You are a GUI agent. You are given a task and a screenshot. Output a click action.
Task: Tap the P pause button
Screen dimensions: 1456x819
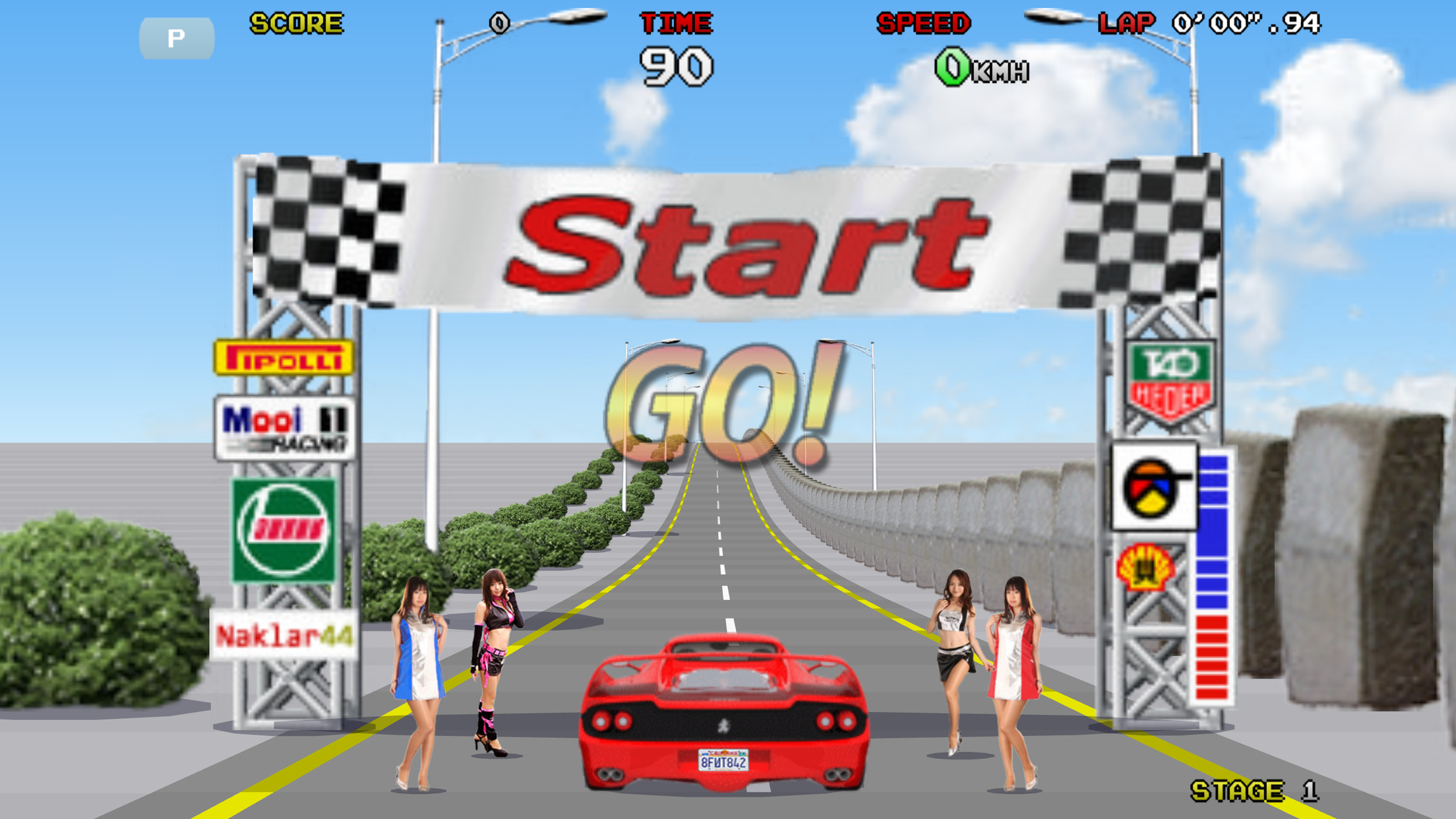click(176, 38)
